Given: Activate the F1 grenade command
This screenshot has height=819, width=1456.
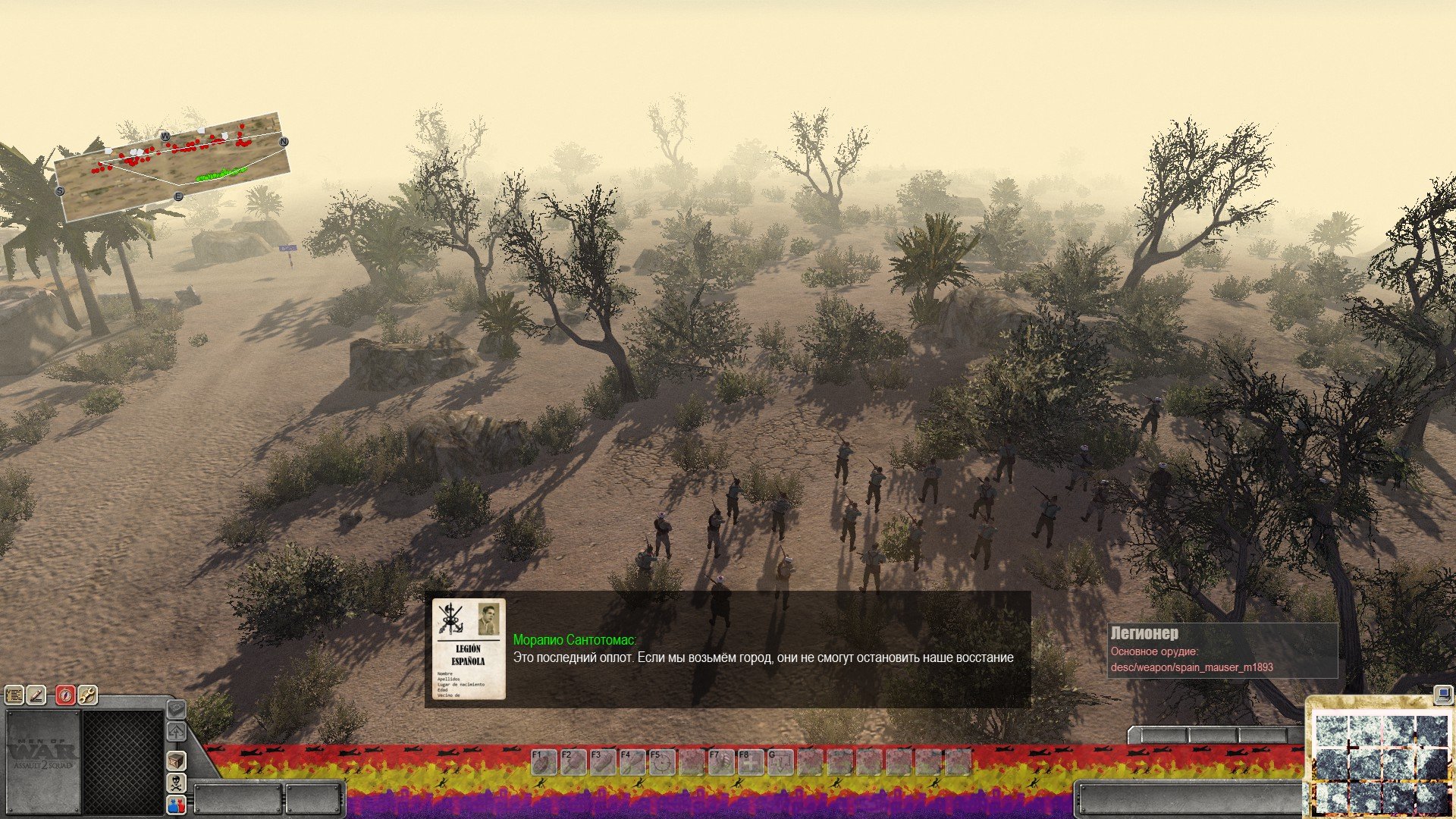Looking at the screenshot, I should pyautogui.click(x=544, y=762).
